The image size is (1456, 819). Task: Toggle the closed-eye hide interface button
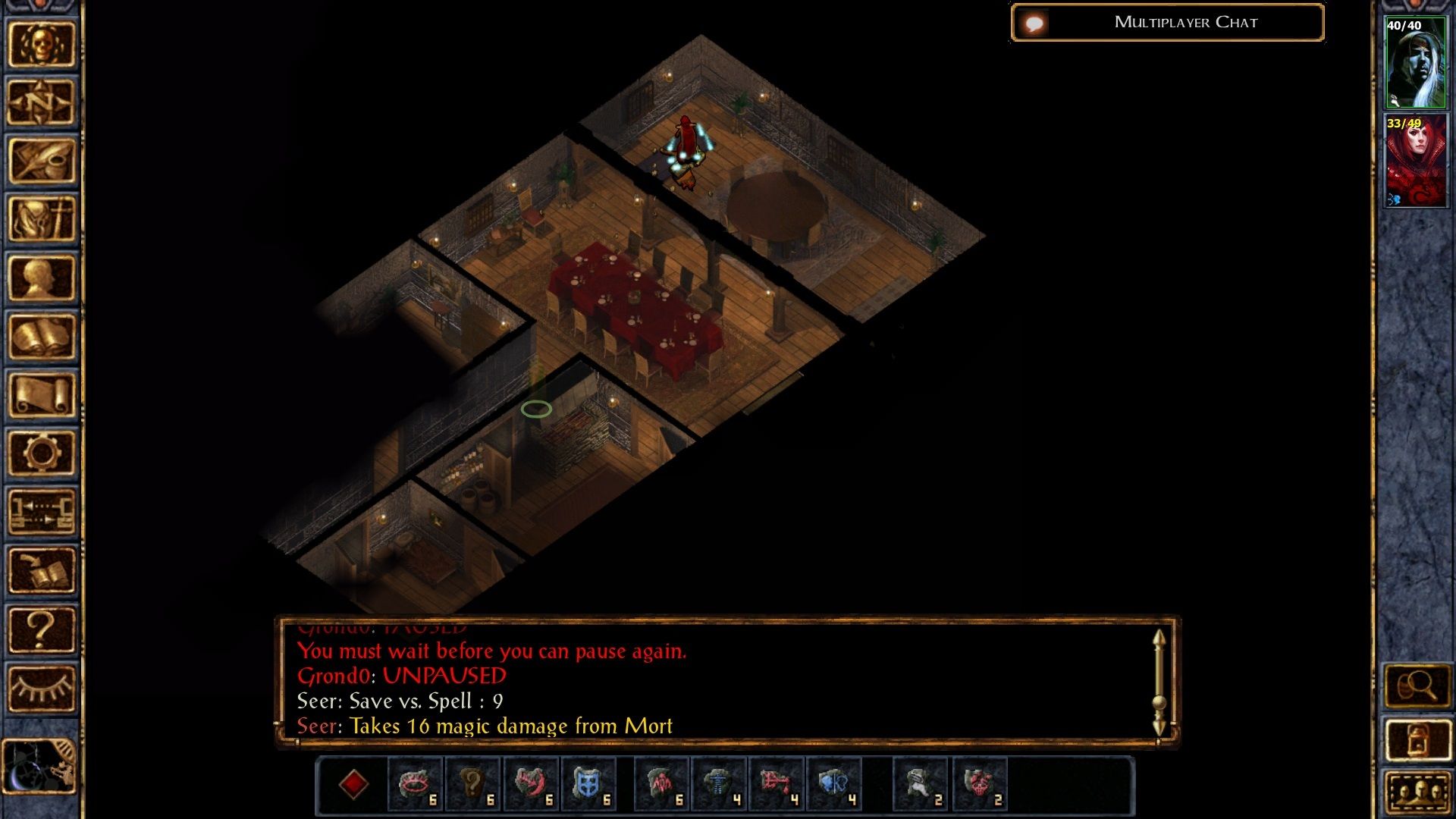41,688
